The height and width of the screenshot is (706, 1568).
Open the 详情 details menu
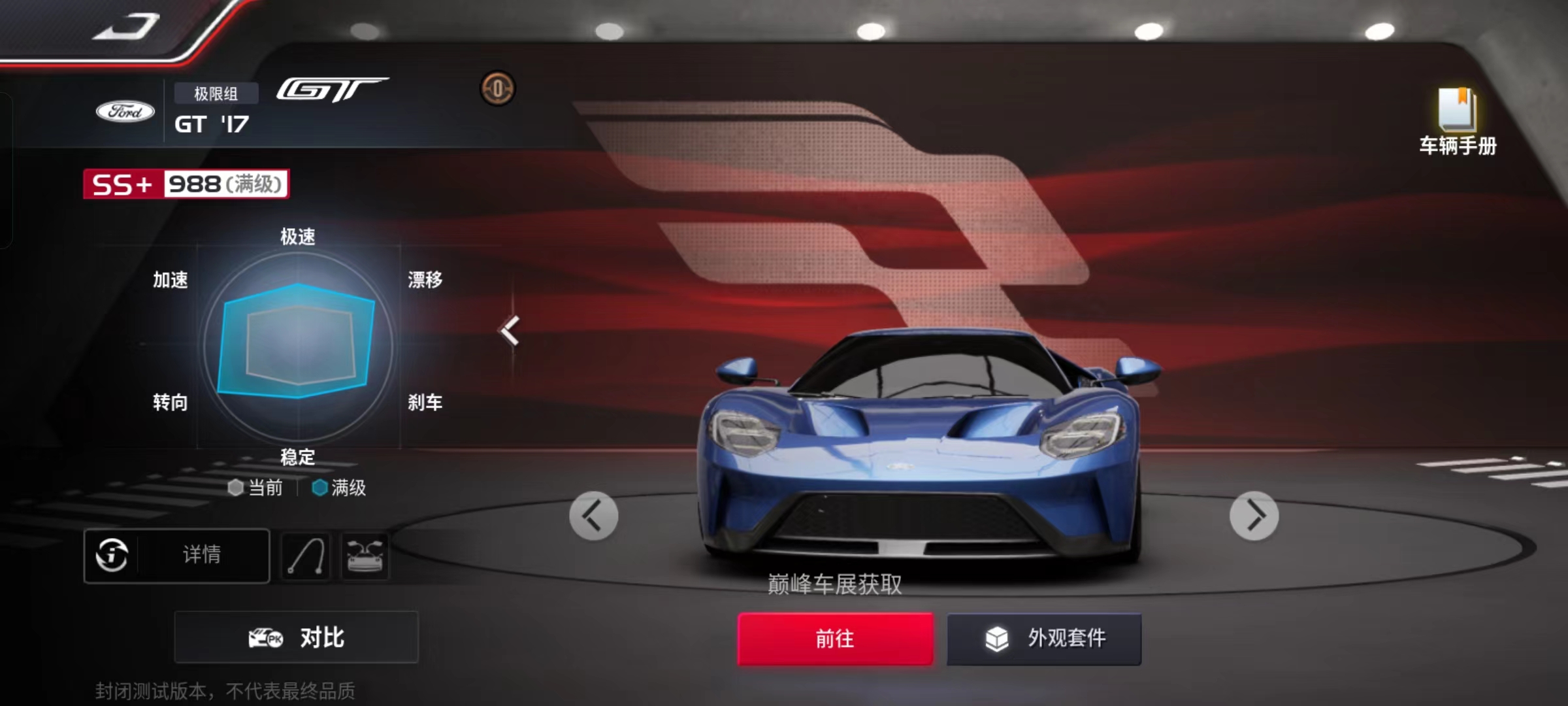(x=201, y=555)
